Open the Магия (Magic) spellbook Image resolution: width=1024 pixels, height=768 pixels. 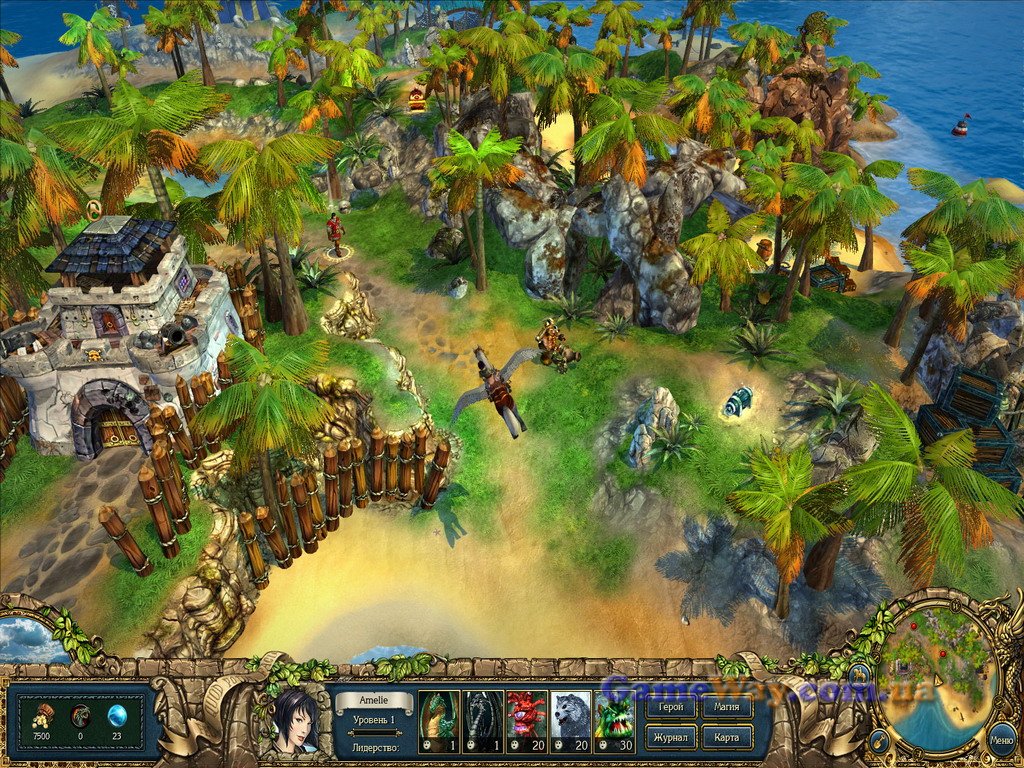point(727,708)
